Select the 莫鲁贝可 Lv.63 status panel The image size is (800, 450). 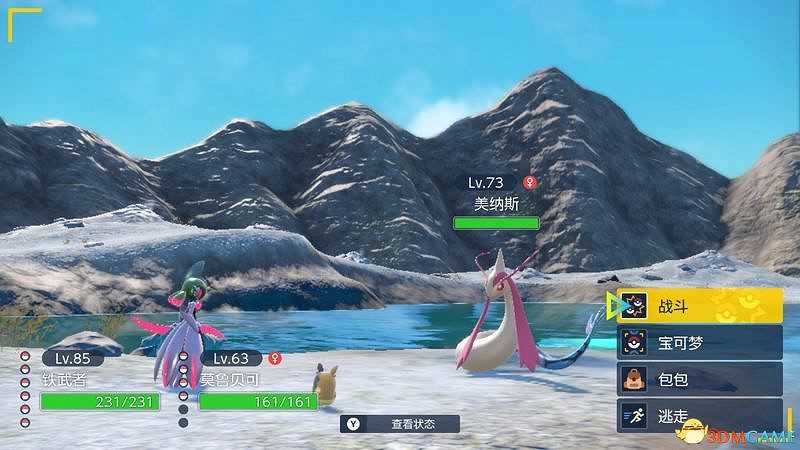pos(255,382)
